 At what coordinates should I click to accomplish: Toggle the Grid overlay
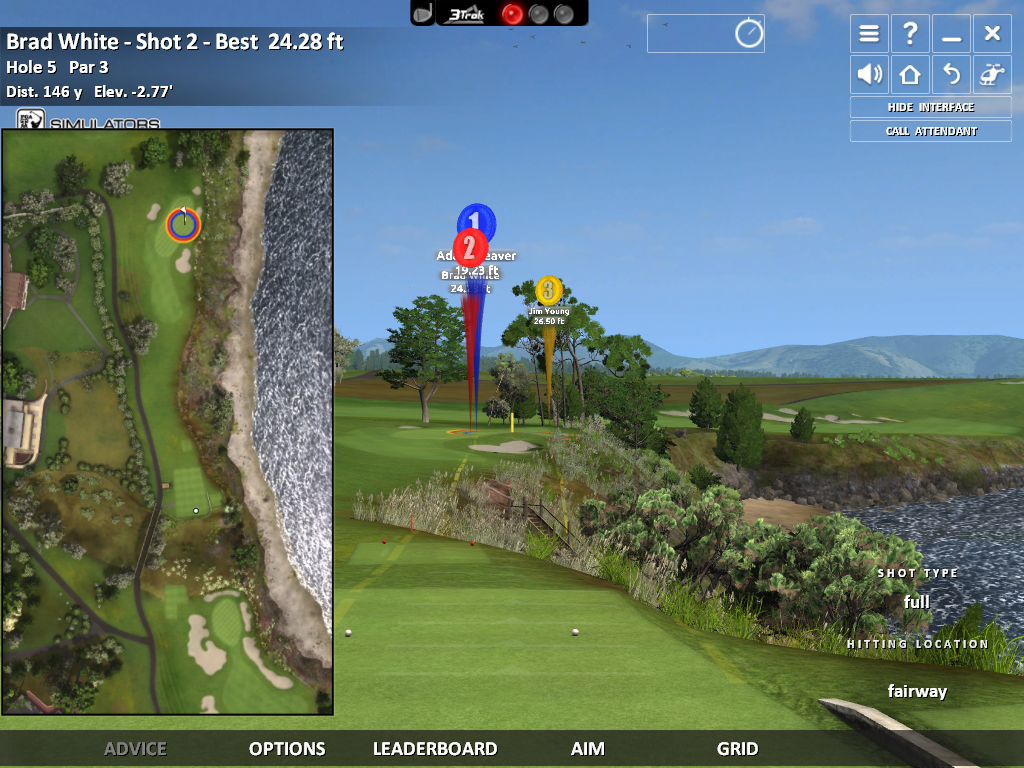[x=737, y=748]
